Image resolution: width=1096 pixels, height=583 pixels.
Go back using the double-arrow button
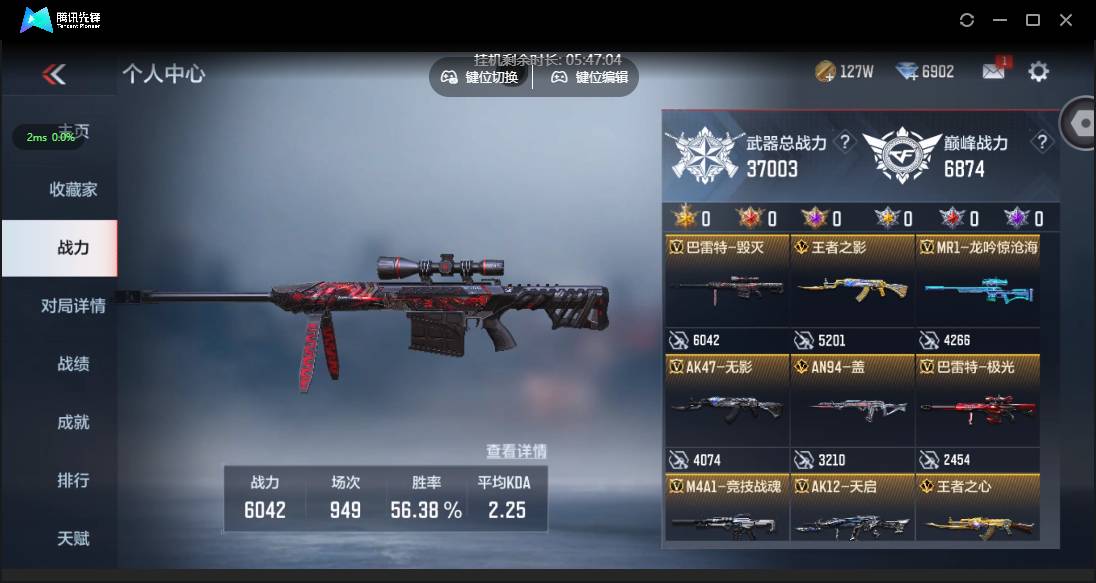54,74
